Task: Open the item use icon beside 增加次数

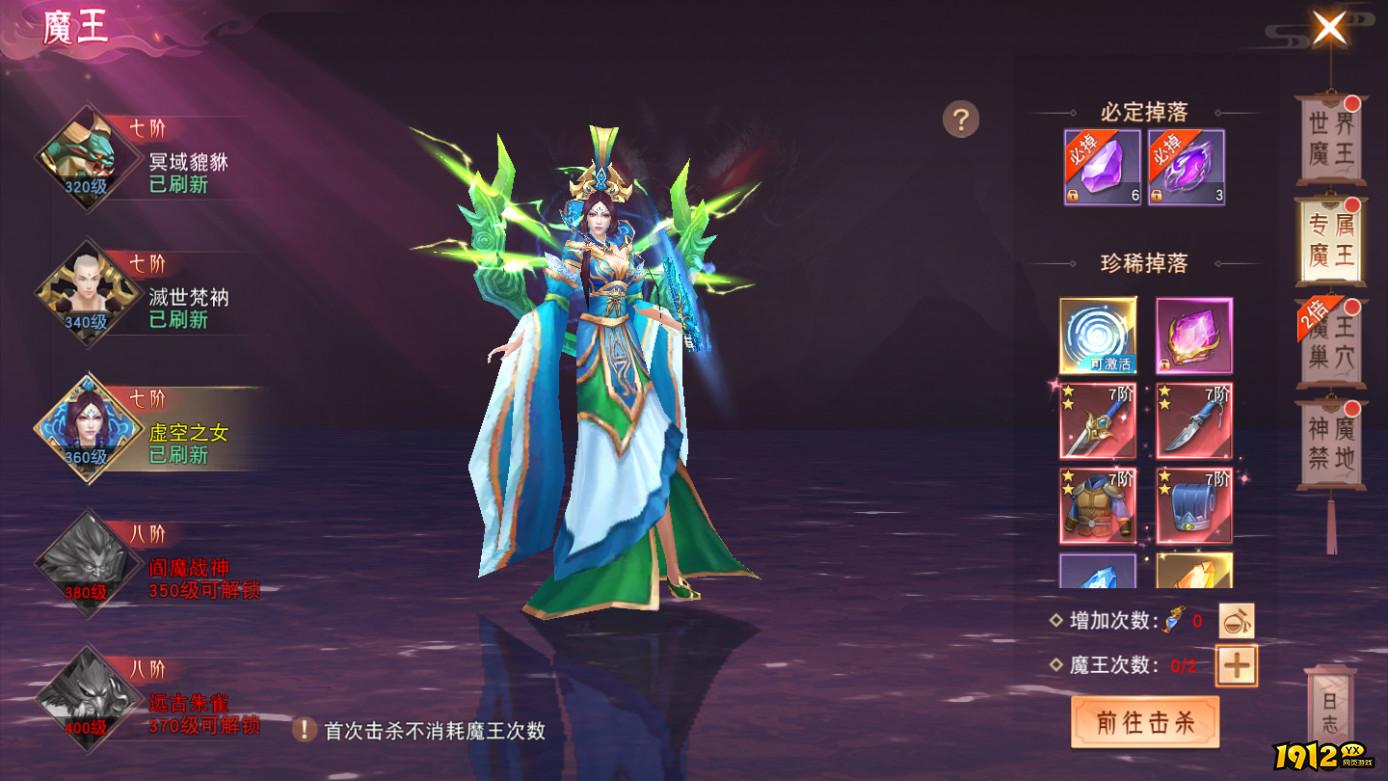Action: [x=1236, y=619]
